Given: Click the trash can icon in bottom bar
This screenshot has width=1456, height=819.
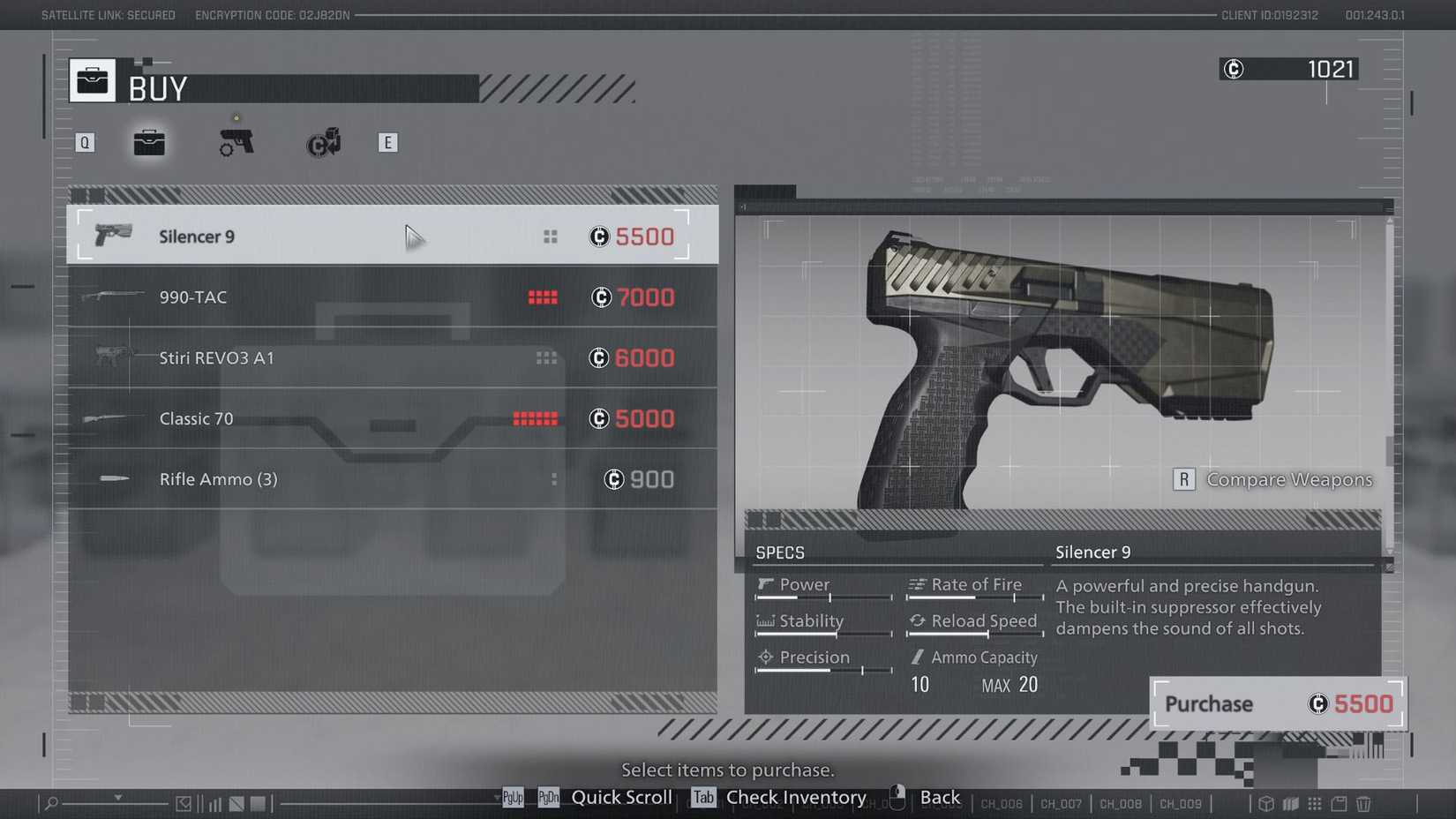Looking at the screenshot, I should [x=1363, y=804].
